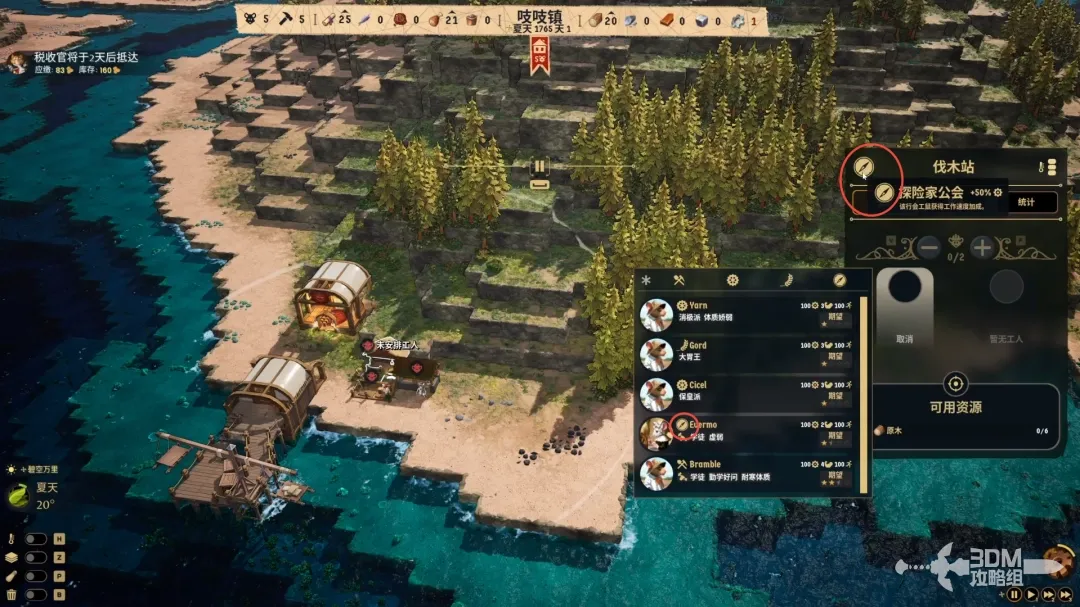Screen dimensions: 1080x607
Task: Set game speed to normal play
Action: coord(1030,594)
